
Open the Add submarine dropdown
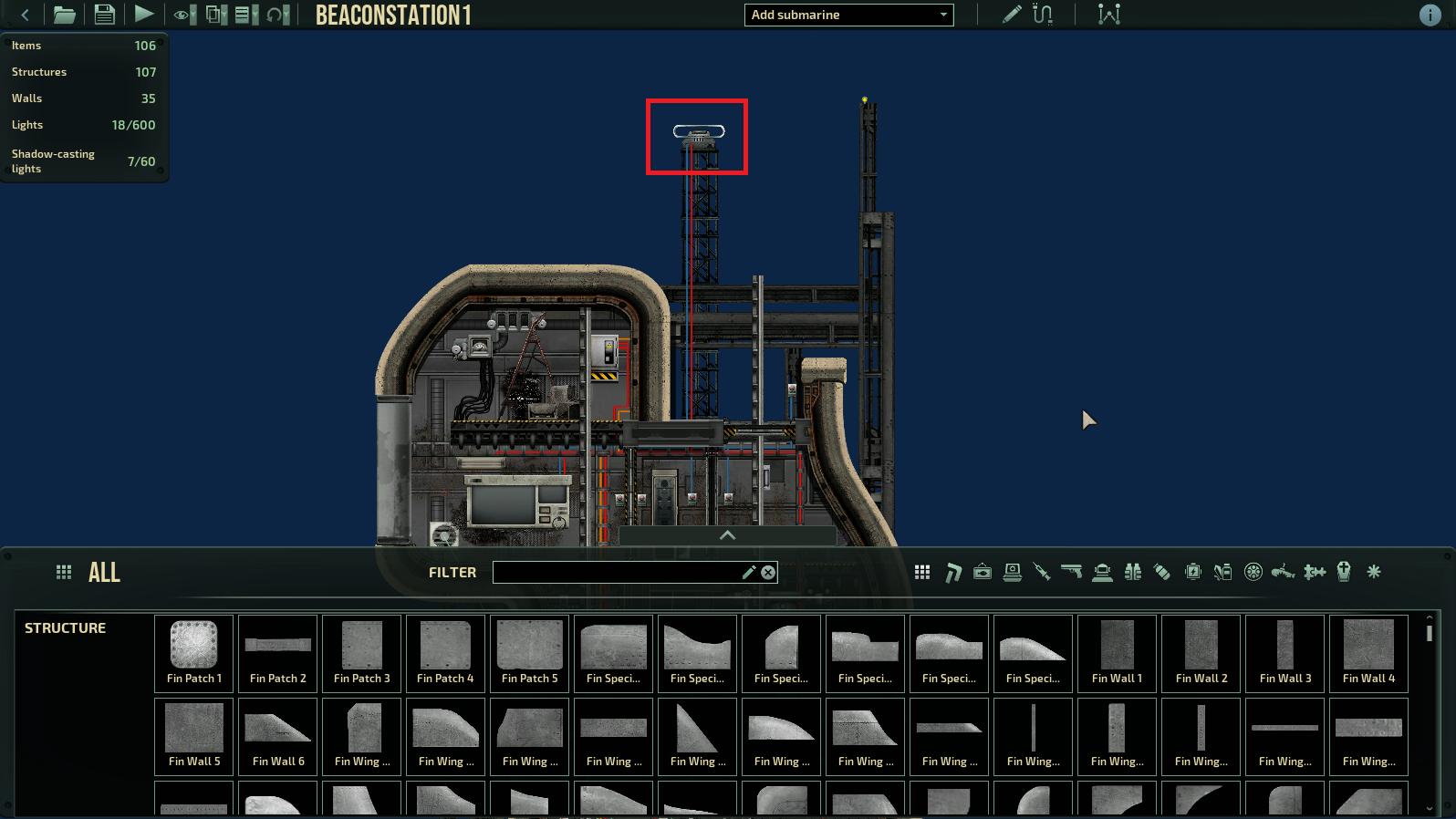(x=848, y=15)
